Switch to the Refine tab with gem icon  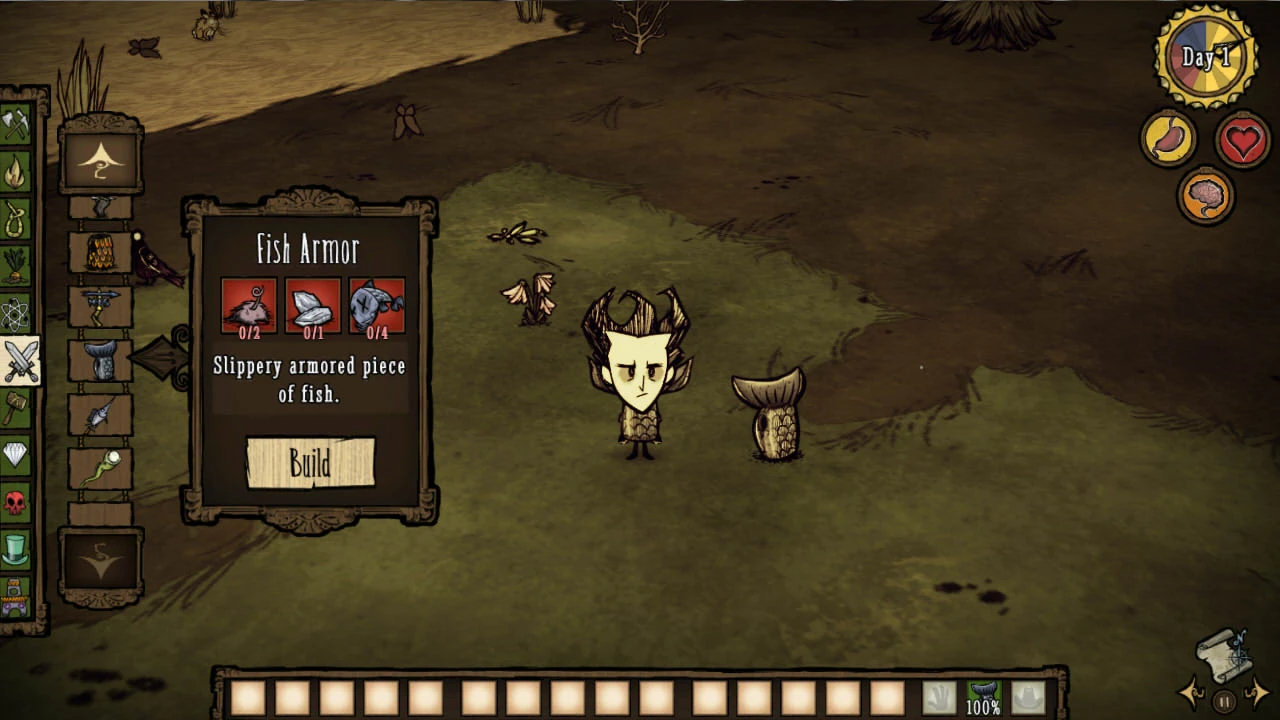[x=17, y=455]
